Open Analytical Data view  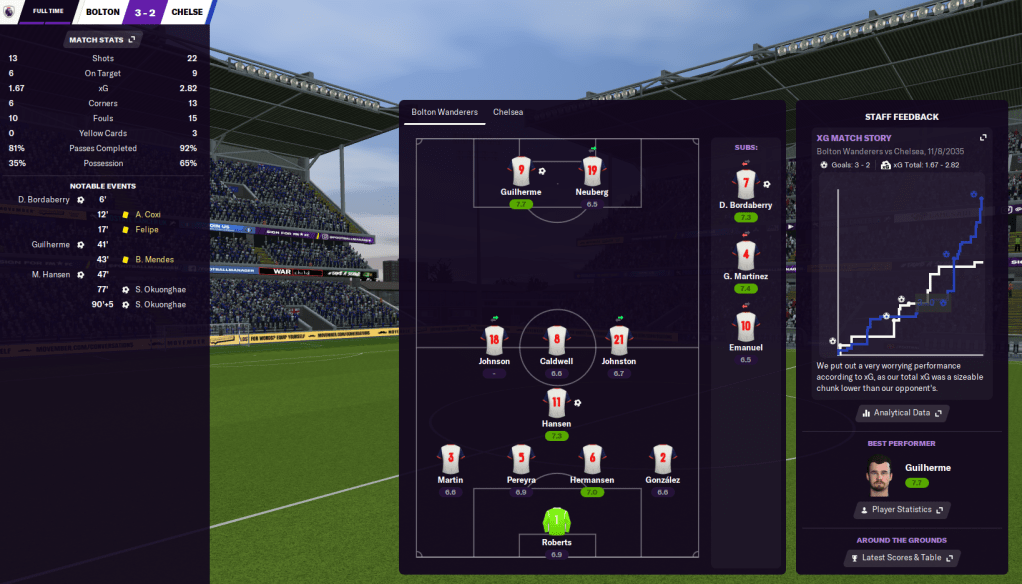pyautogui.click(x=902, y=412)
